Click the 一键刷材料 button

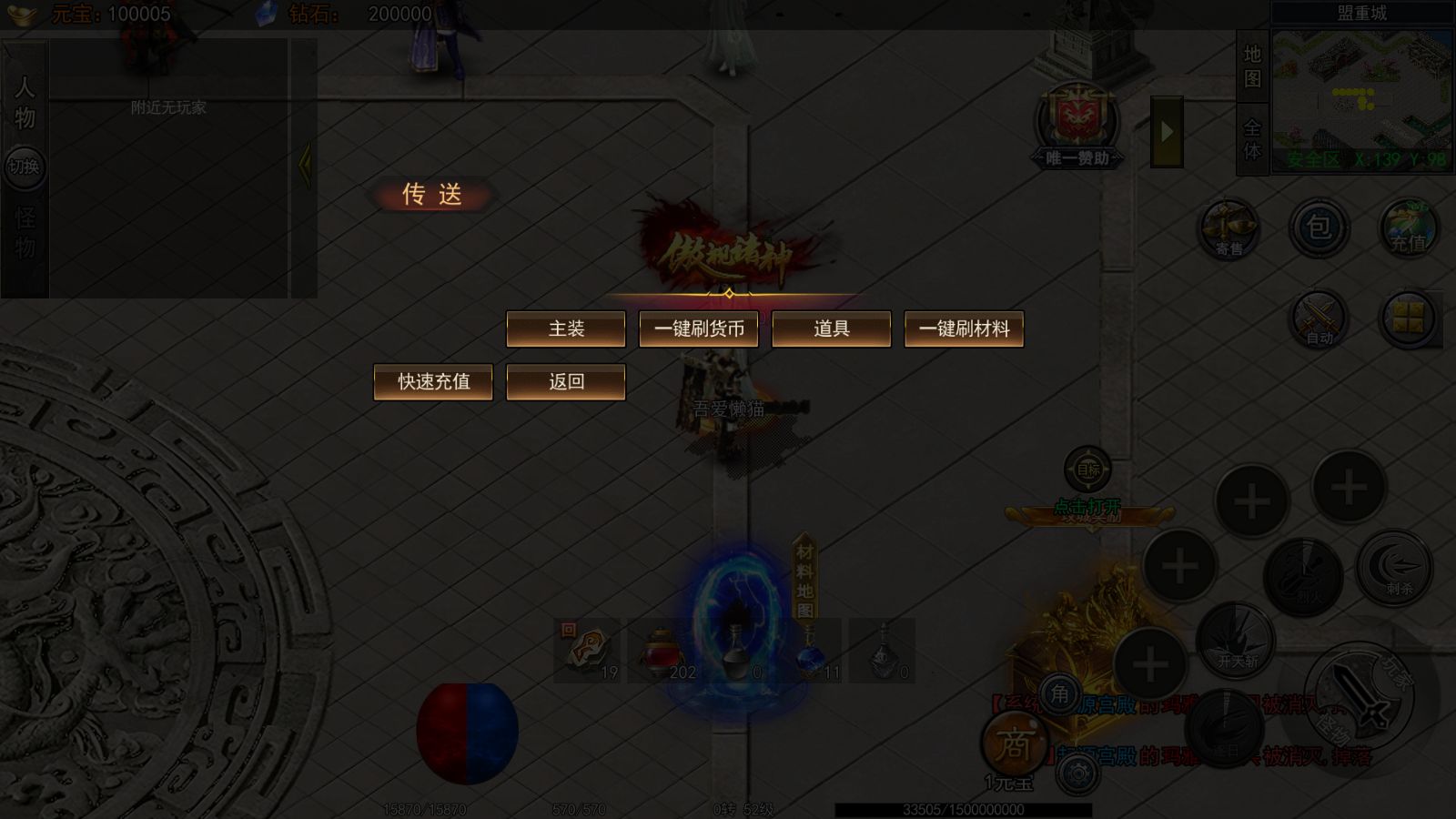(x=964, y=329)
